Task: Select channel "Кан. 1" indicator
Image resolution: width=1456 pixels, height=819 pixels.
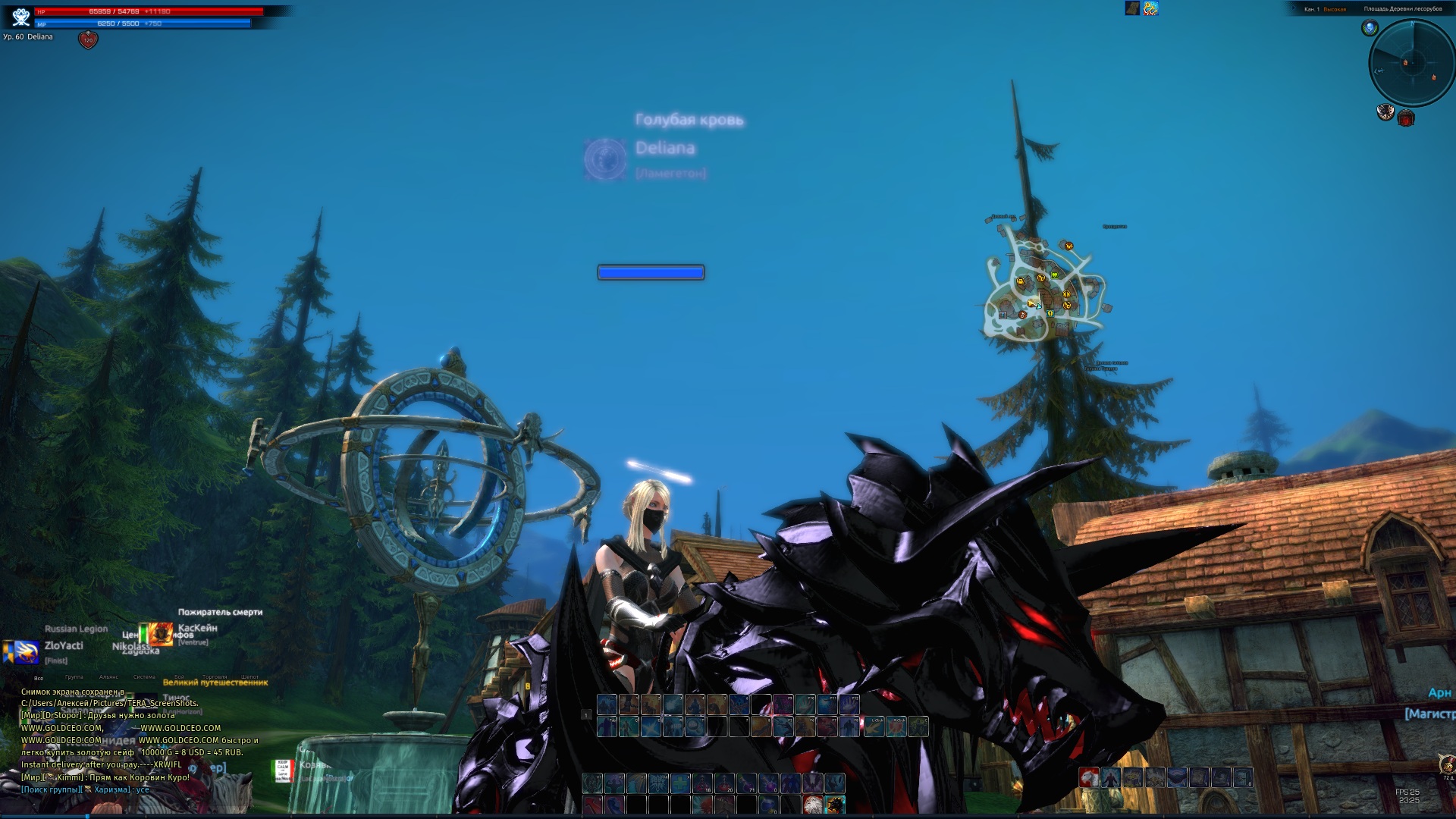Action: (x=1312, y=9)
